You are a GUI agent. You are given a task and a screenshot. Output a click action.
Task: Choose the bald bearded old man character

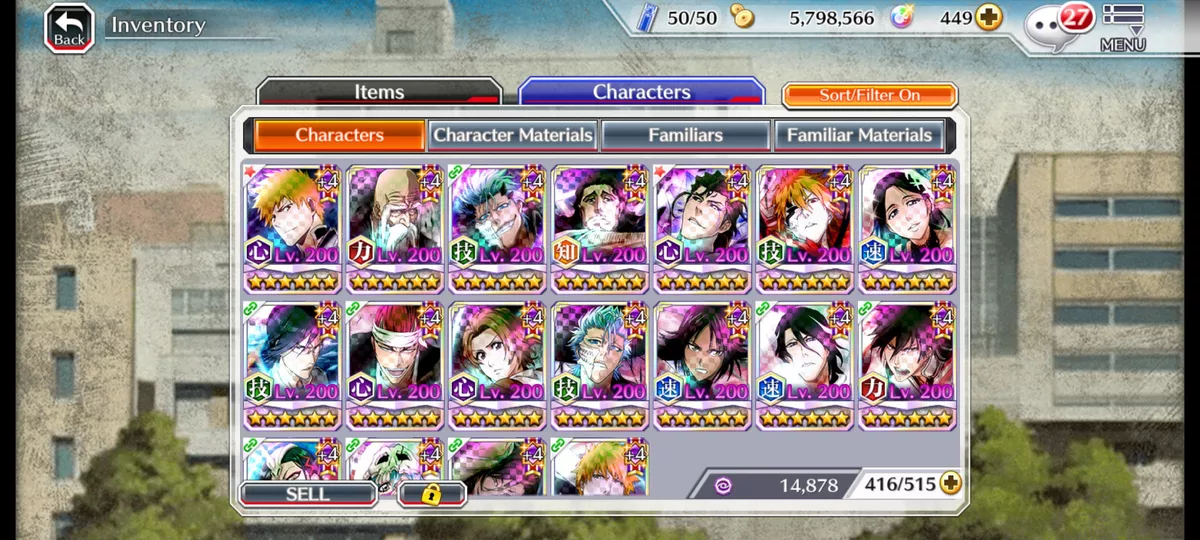point(394,229)
